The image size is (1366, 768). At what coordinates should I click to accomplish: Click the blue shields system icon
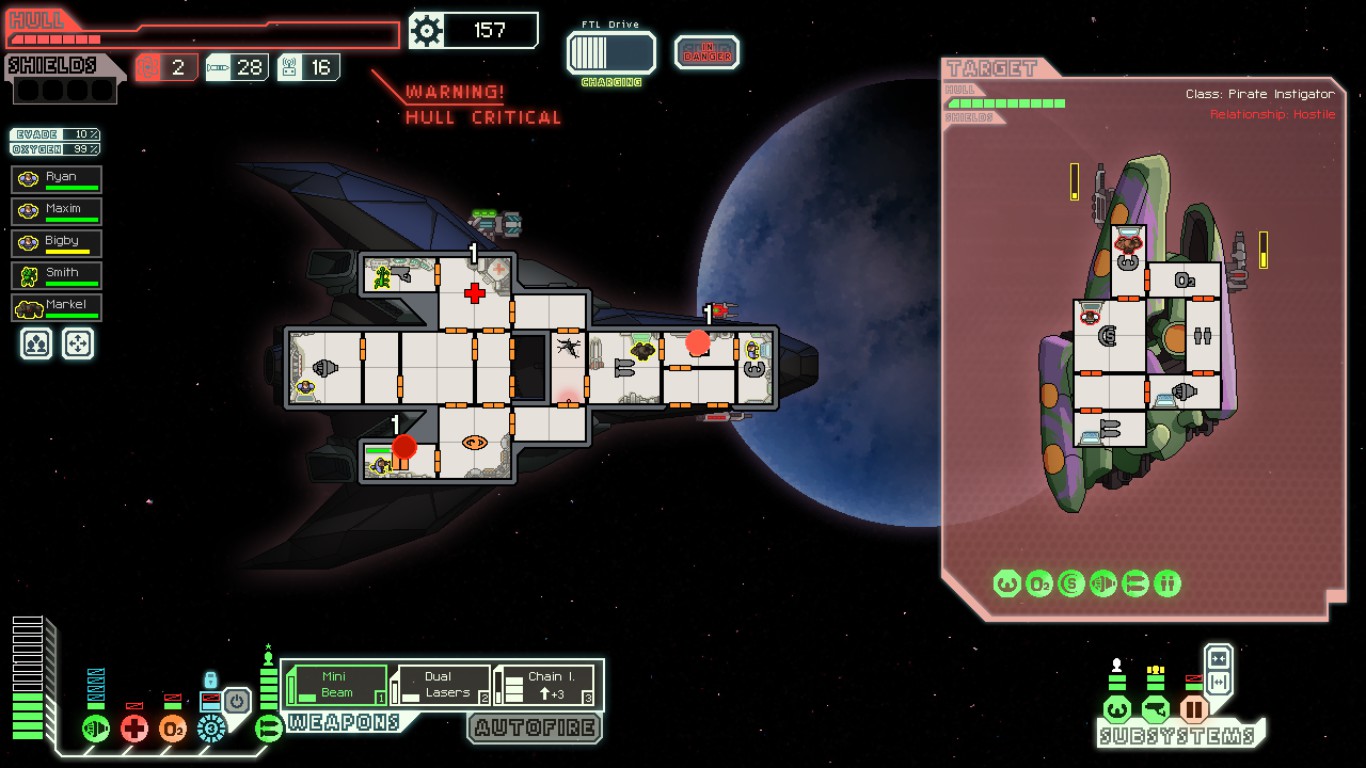(210, 728)
